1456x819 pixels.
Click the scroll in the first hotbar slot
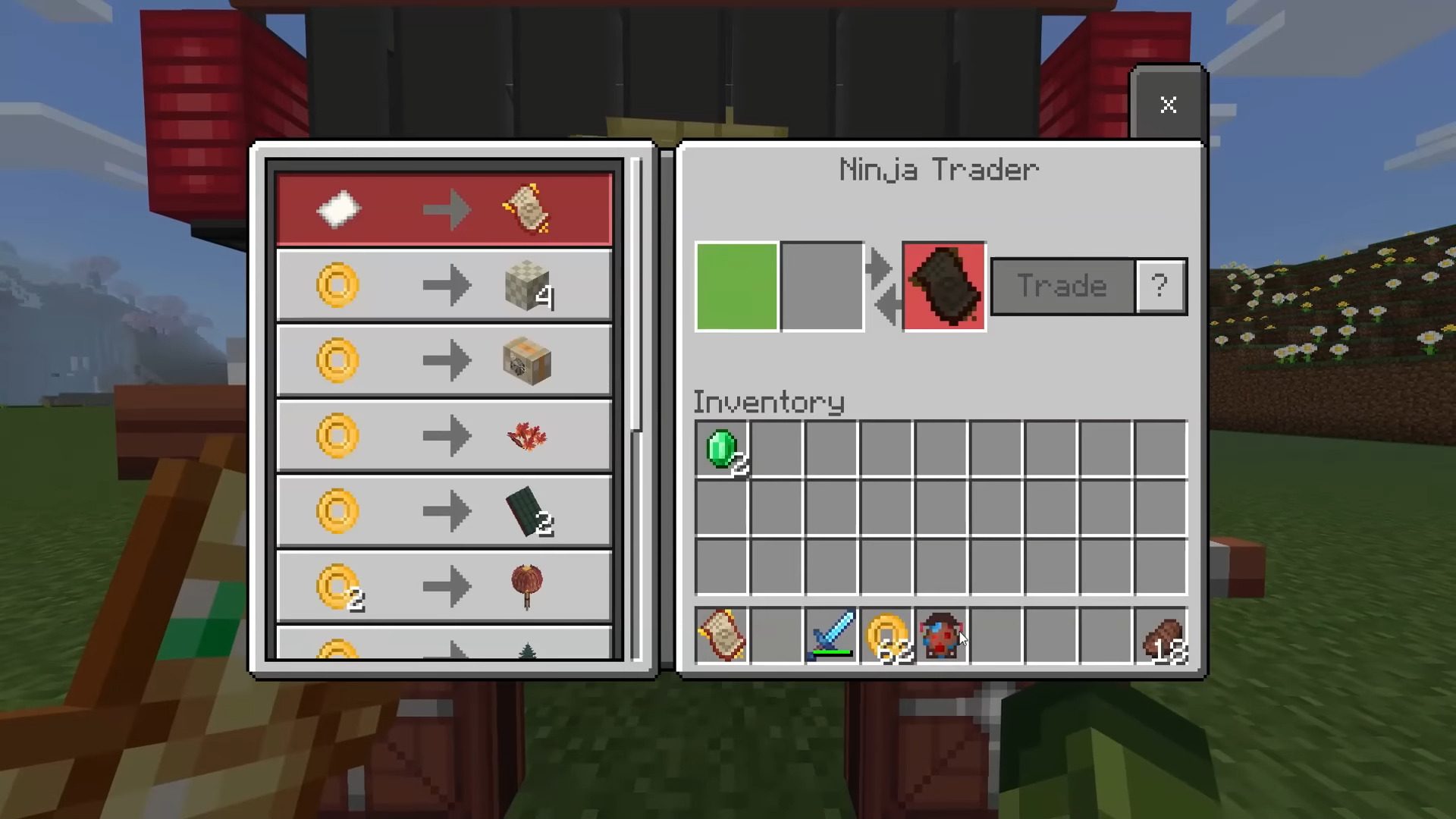[721, 637]
